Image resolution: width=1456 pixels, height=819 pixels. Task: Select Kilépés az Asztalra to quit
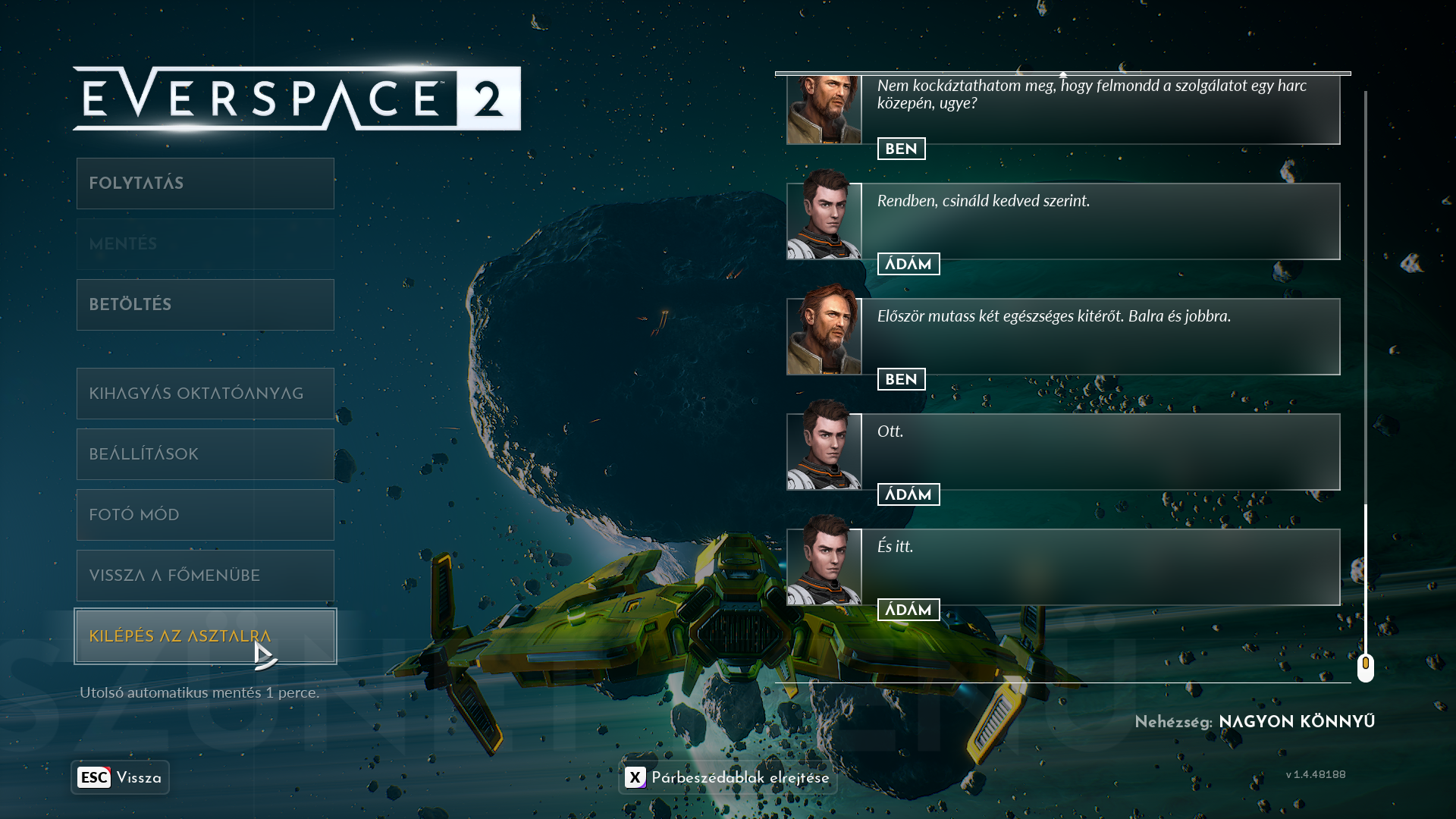(x=205, y=636)
